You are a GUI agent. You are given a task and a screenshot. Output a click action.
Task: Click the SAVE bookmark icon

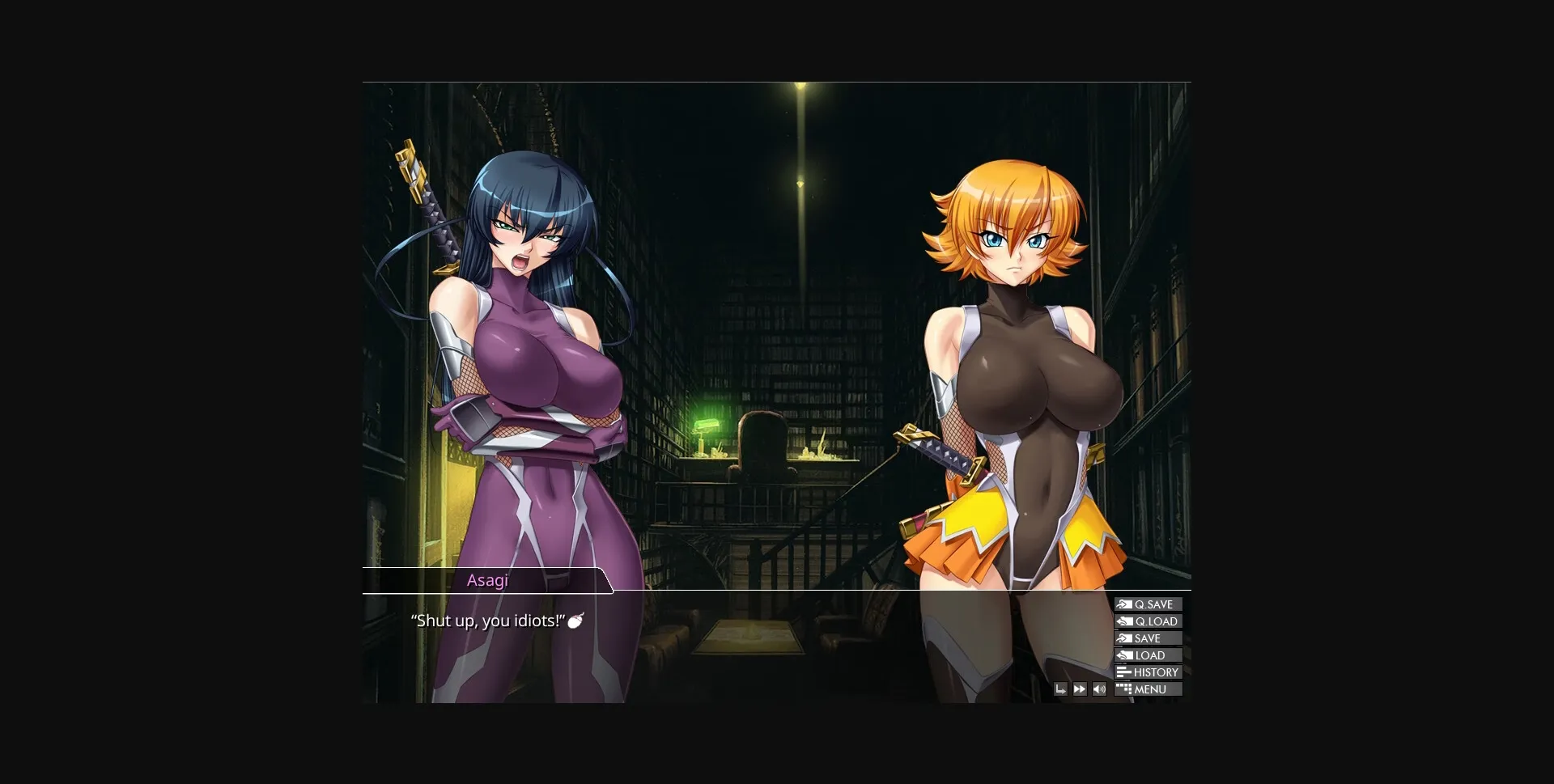[x=1124, y=638]
